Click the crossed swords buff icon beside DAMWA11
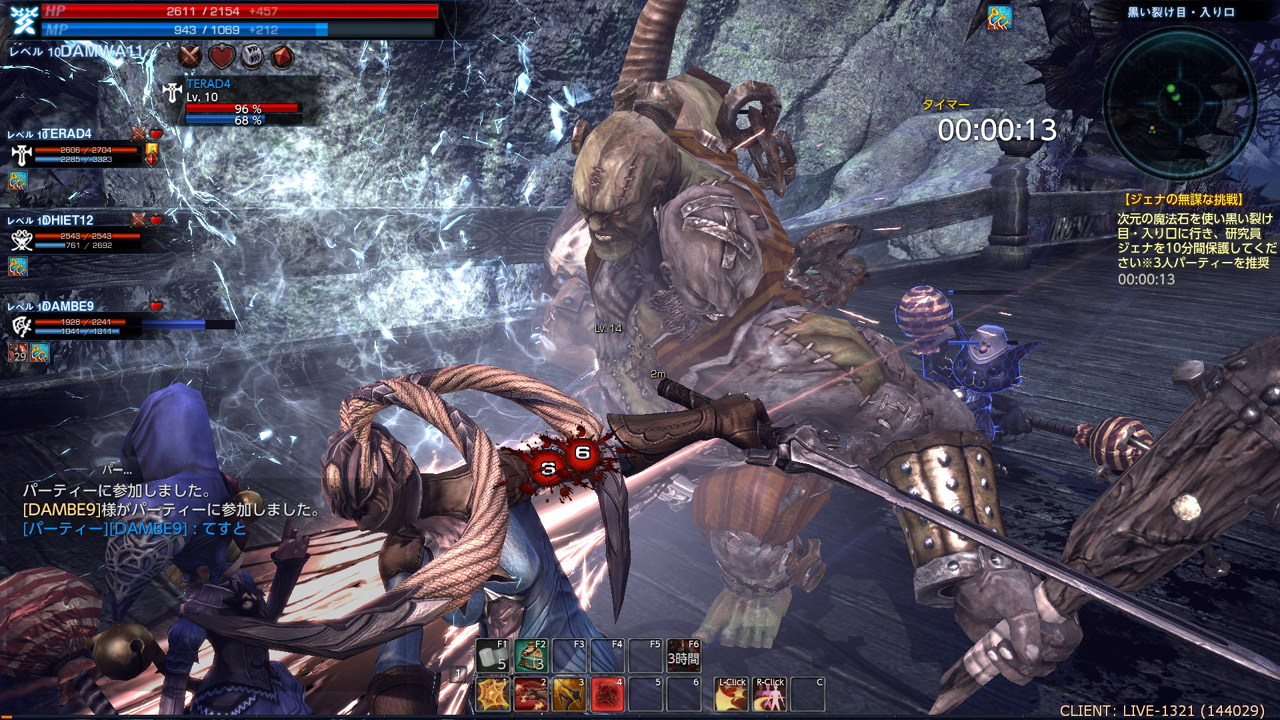Screen dimensions: 1280x720 [191, 57]
